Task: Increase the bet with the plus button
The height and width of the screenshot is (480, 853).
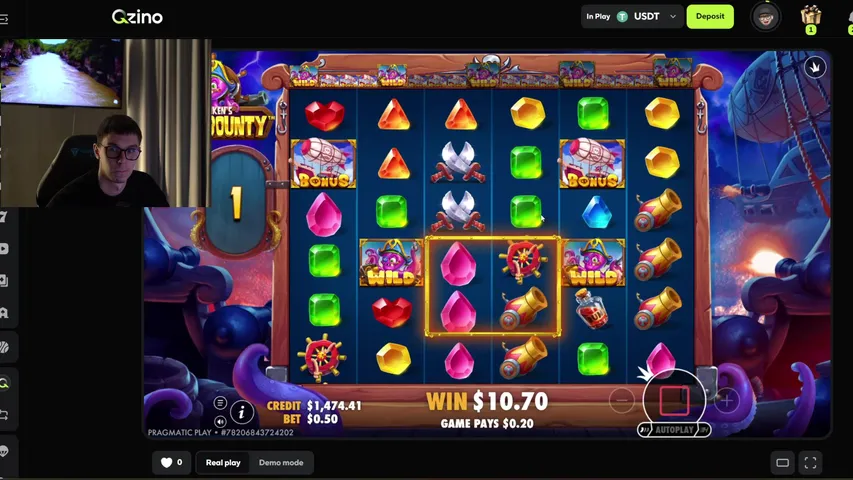Action: click(x=726, y=401)
